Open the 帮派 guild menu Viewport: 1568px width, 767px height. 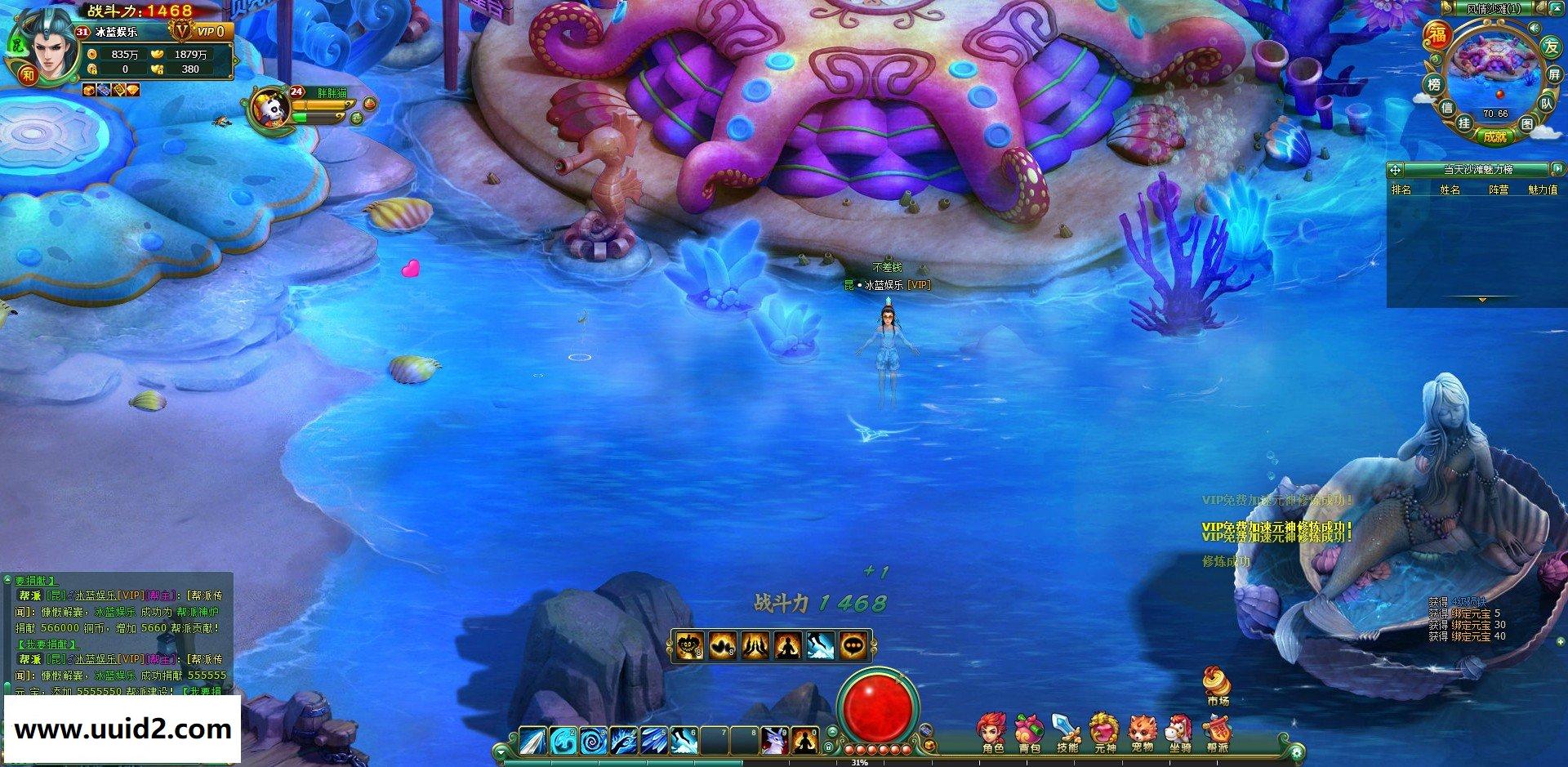1217,731
